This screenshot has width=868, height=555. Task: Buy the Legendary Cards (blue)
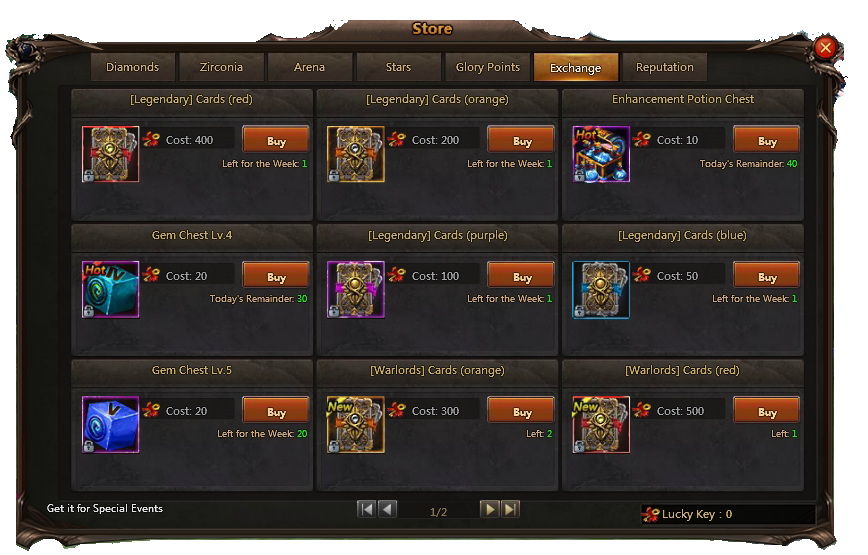point(767,276)
